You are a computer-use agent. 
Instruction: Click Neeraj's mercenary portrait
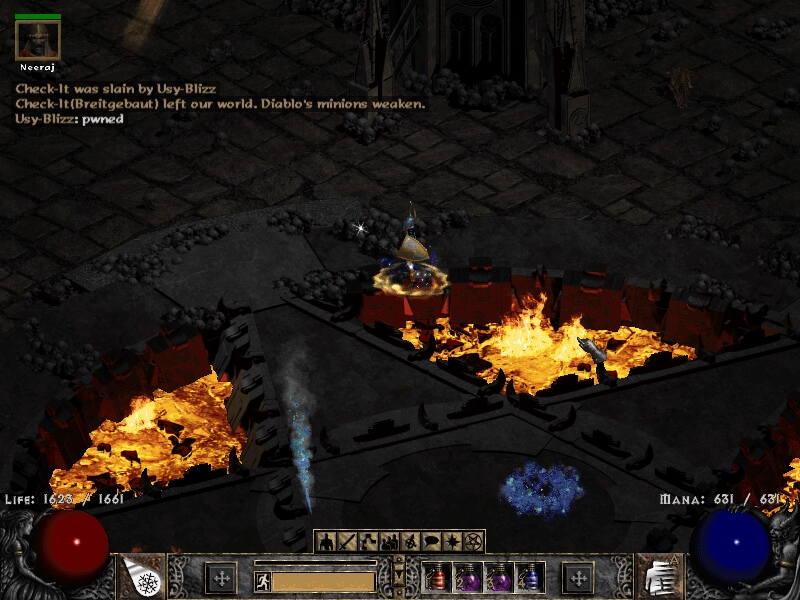coord(38,40)
